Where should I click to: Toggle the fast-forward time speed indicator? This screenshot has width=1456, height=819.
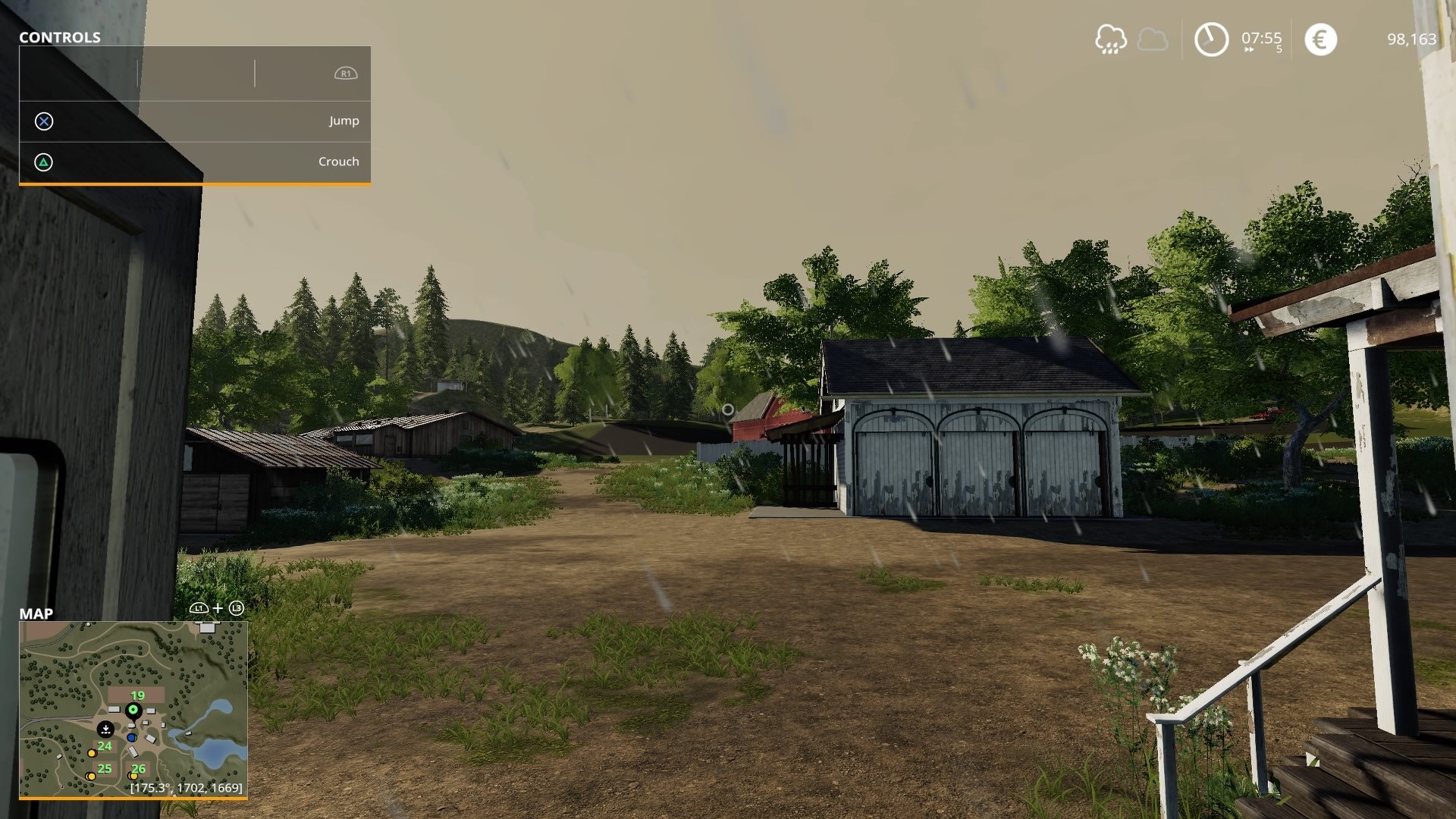(x=1249, y=49)
